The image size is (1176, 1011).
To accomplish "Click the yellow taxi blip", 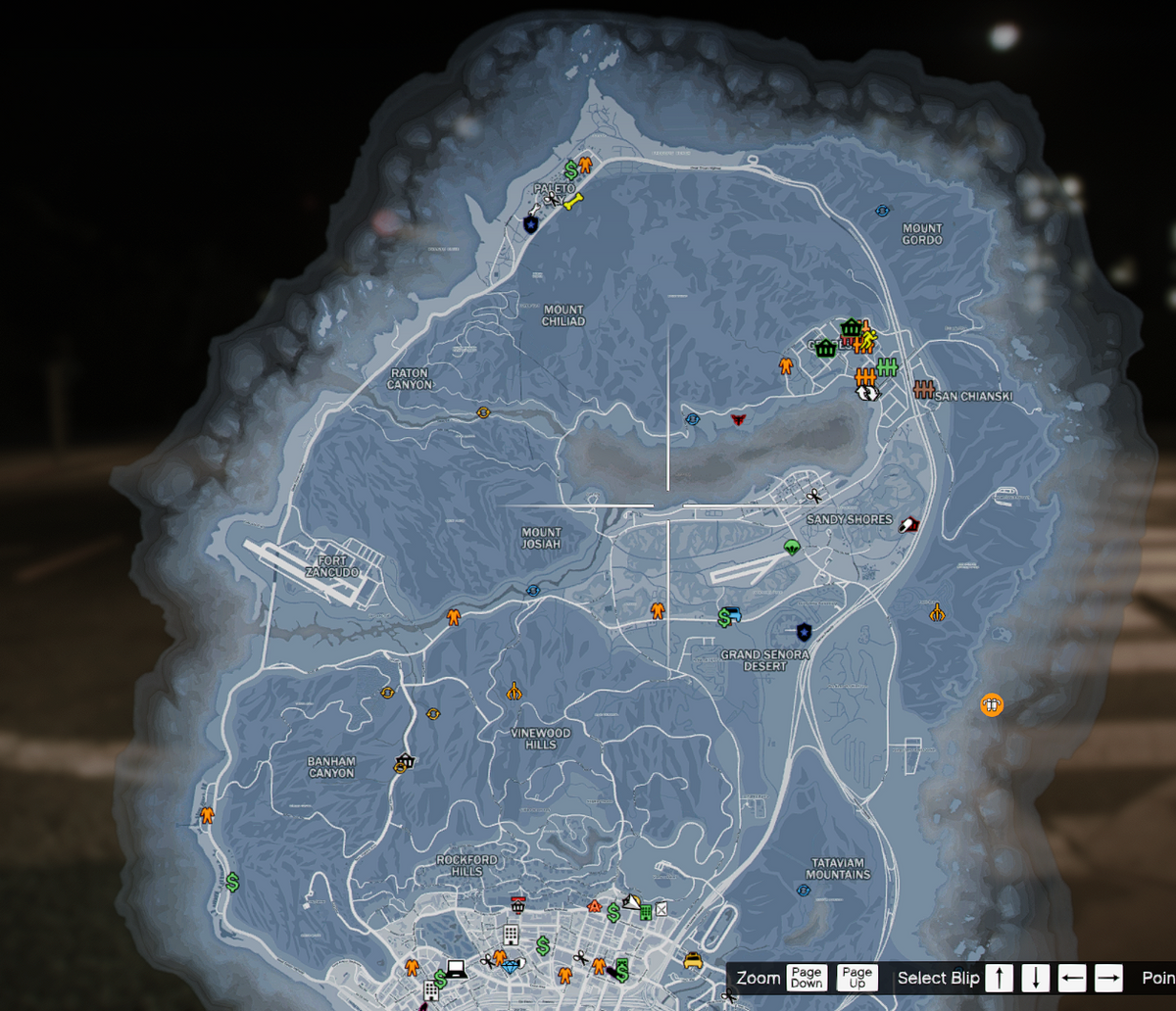I will click(693, 961).
